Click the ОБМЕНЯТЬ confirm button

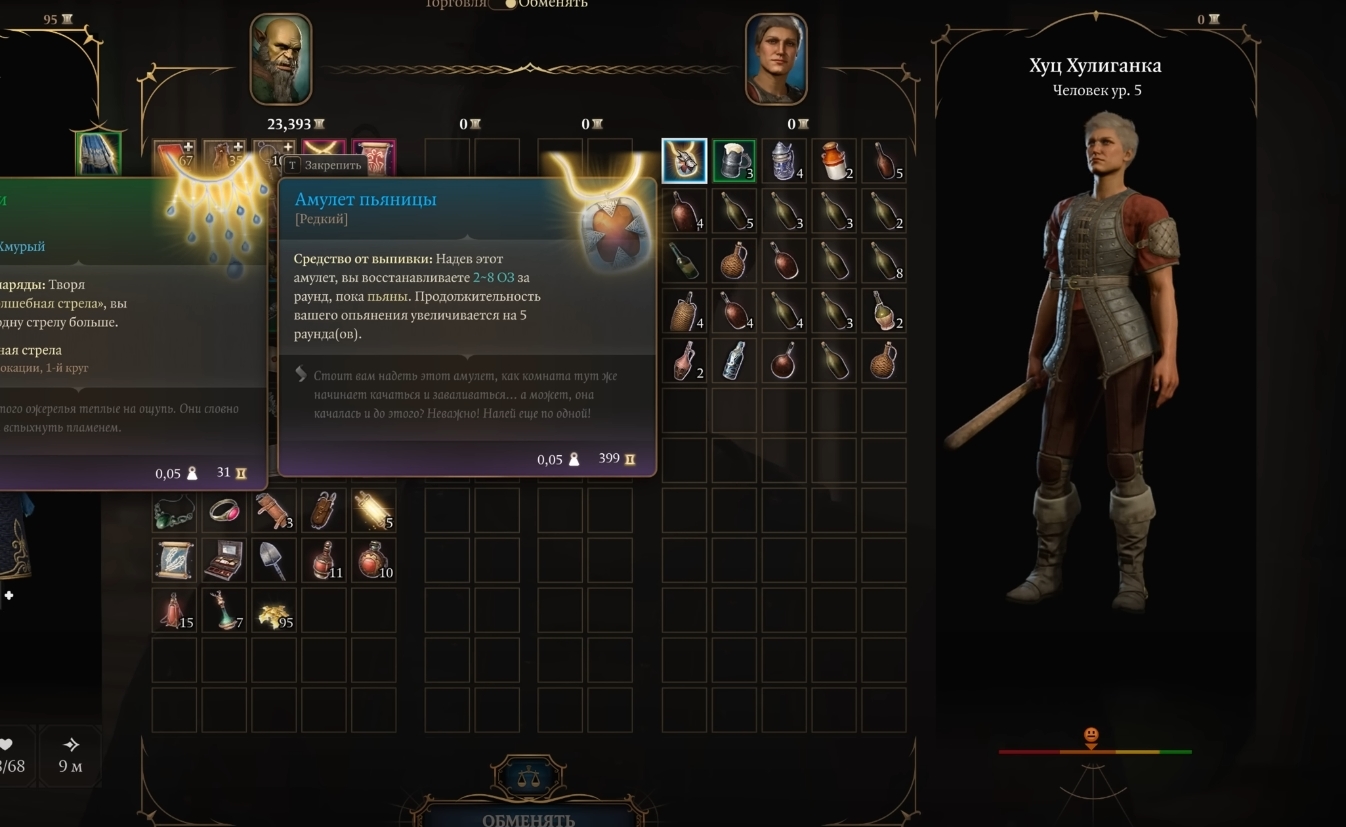[528, 819]
